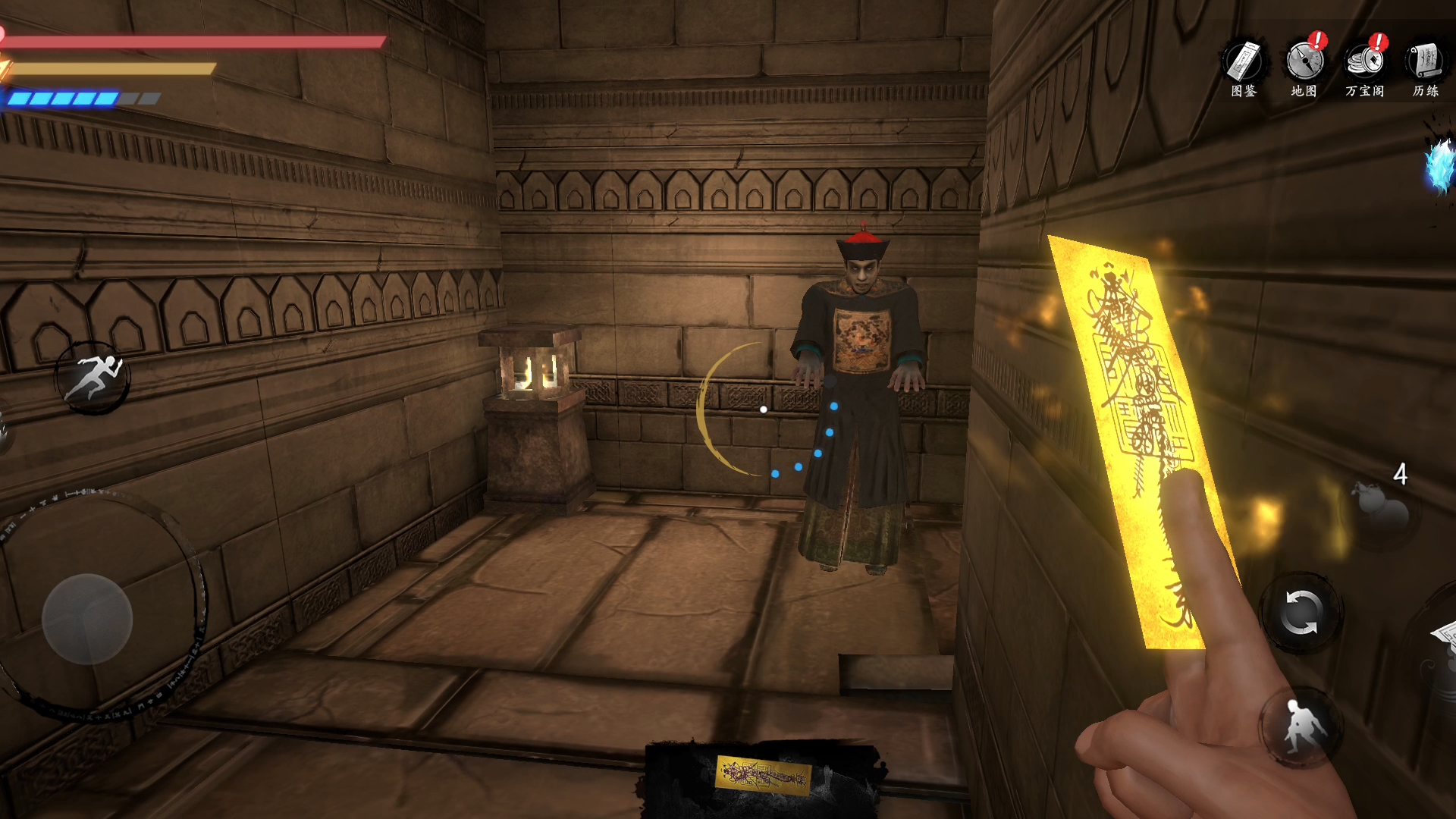
Task: Tap the sprint running-figure button
Action: pos(94,377)
